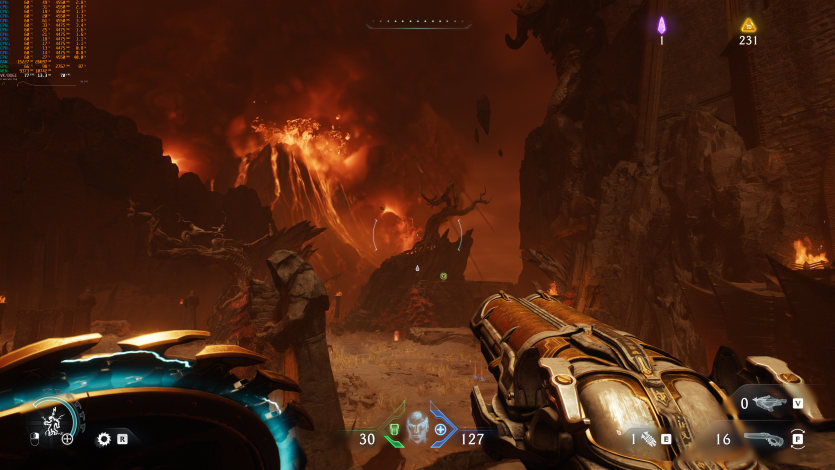Screen dimensions: 835x470
Task: Click the purple crystal resource icon
Action: click(x=661, y=25)
